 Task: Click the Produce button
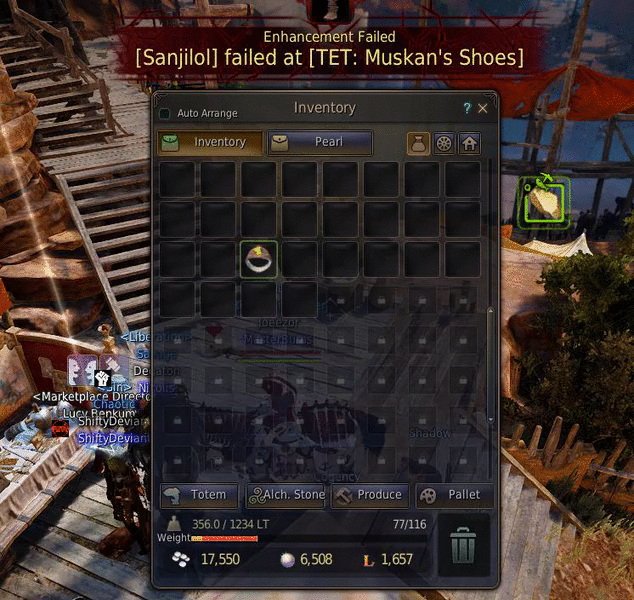click(370, 495)
